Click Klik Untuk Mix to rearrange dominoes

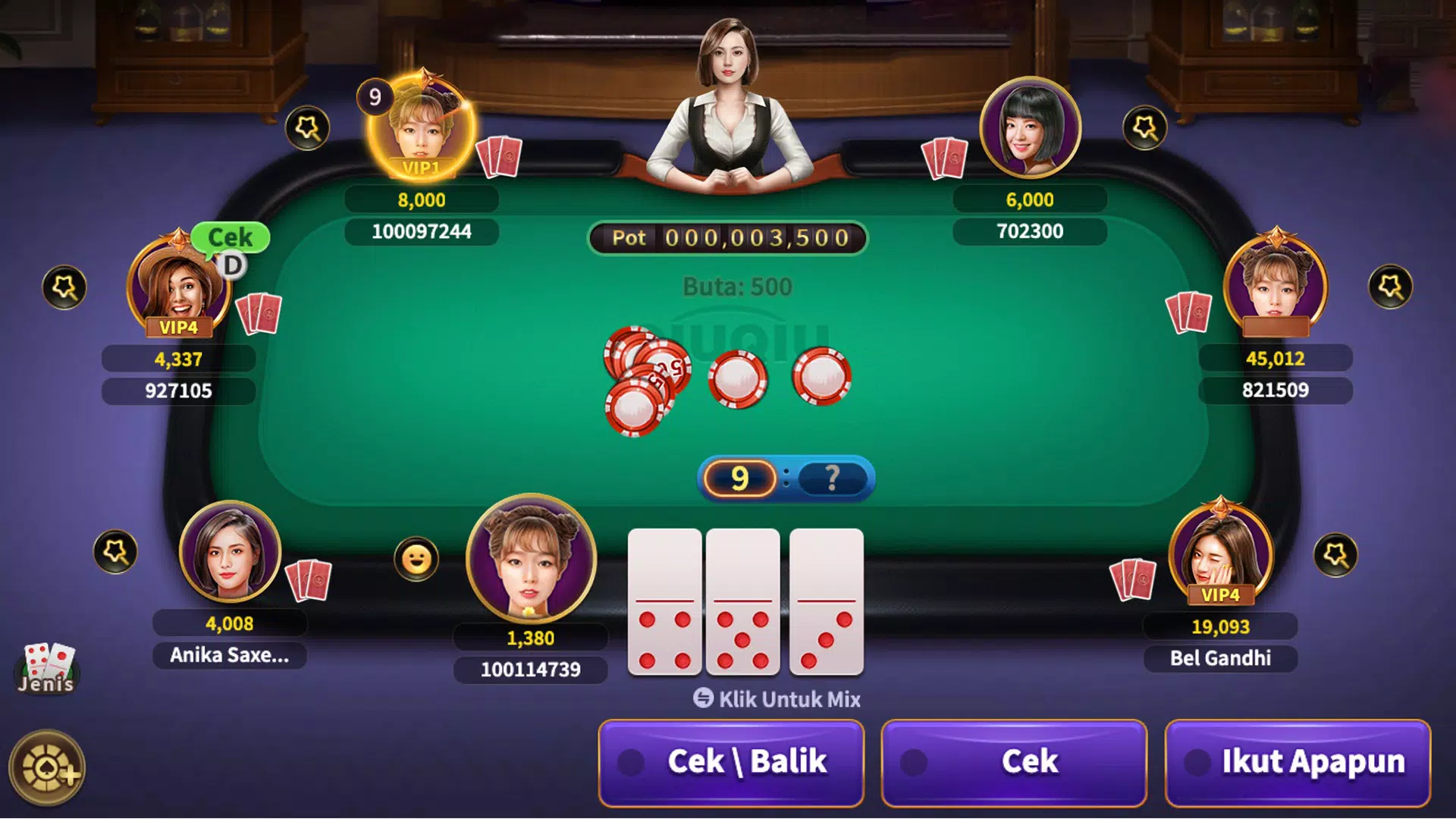coord(777,698)
